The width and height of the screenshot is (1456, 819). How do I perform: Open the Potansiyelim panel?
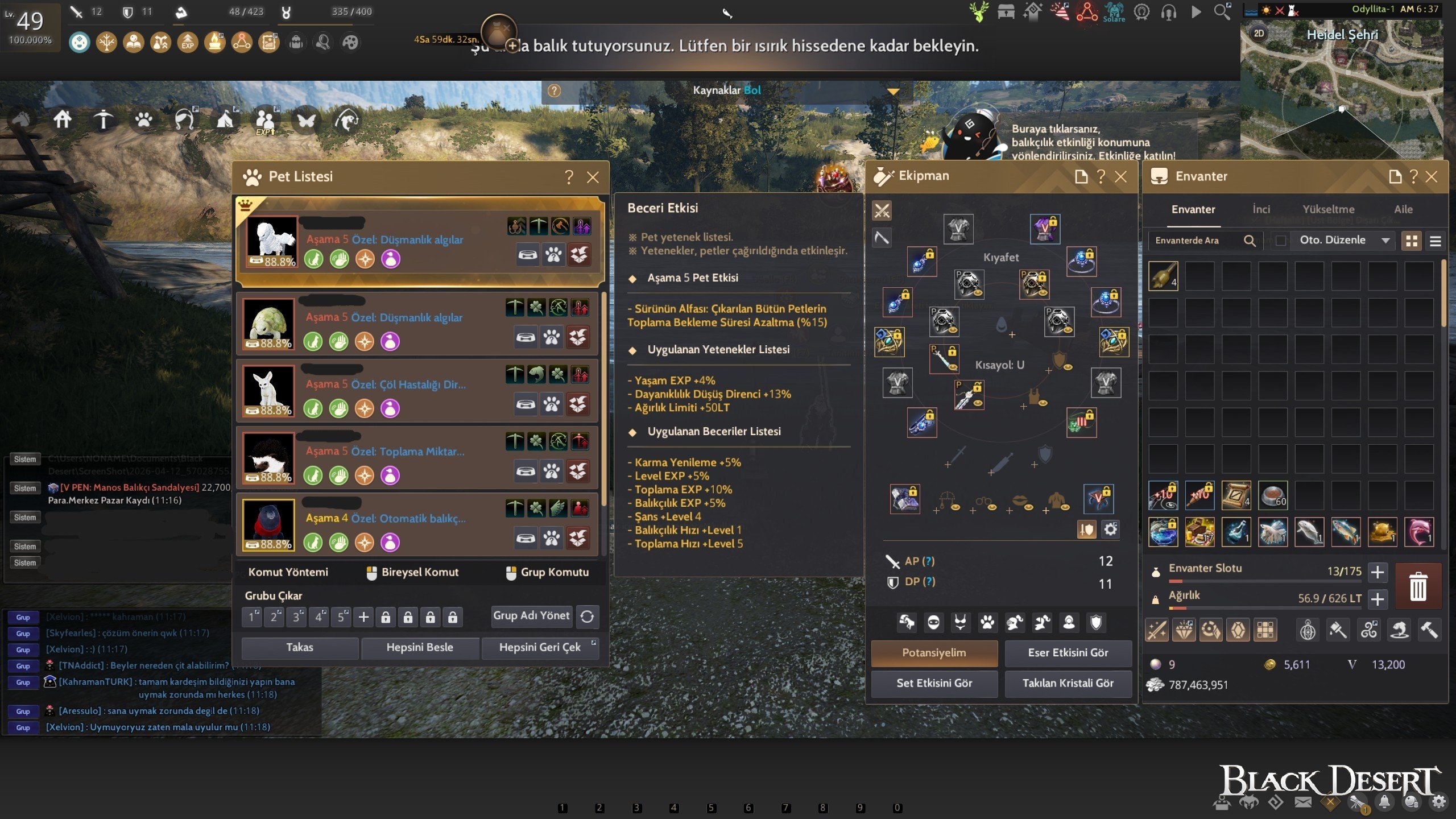pyautogui.click(x=934, y=653)
